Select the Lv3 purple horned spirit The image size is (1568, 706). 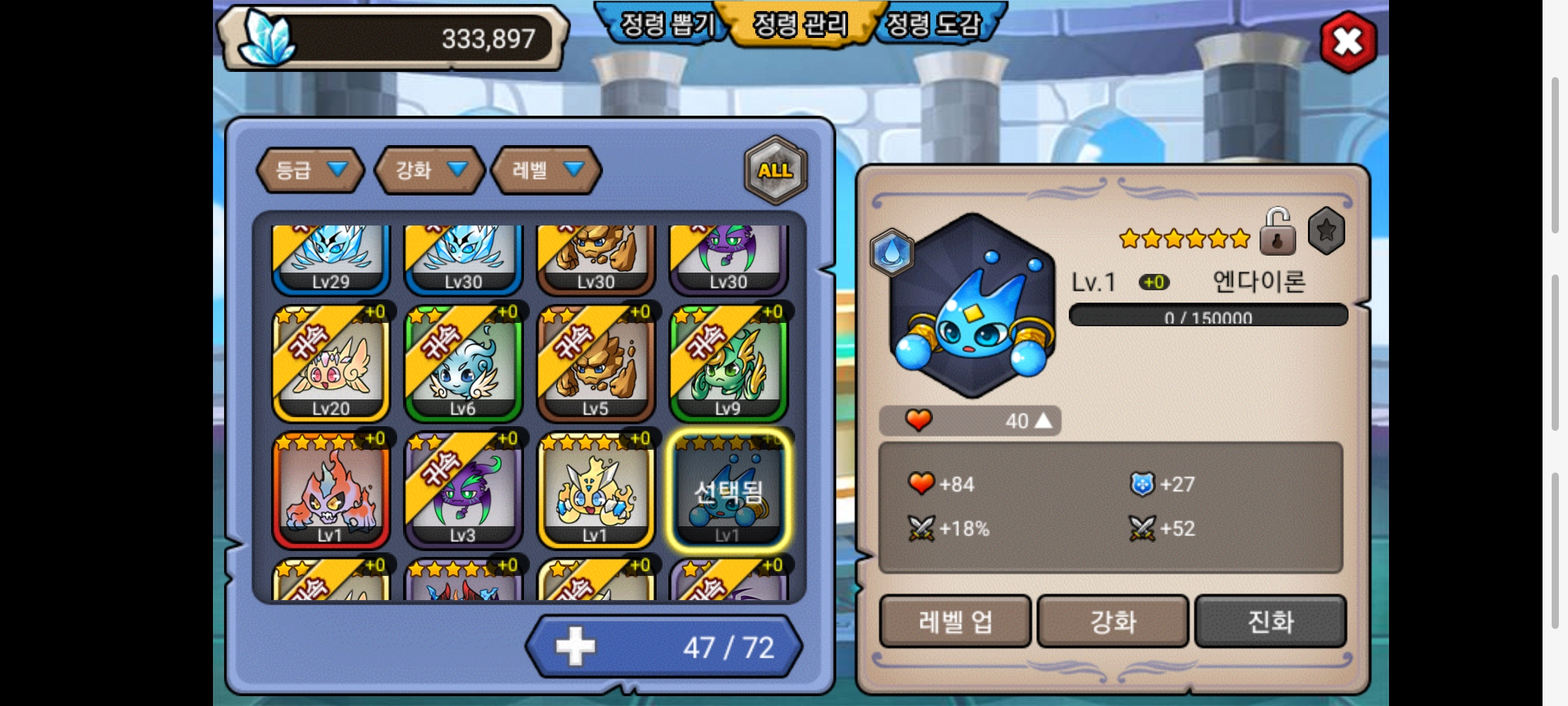click(x=463, y=490)
